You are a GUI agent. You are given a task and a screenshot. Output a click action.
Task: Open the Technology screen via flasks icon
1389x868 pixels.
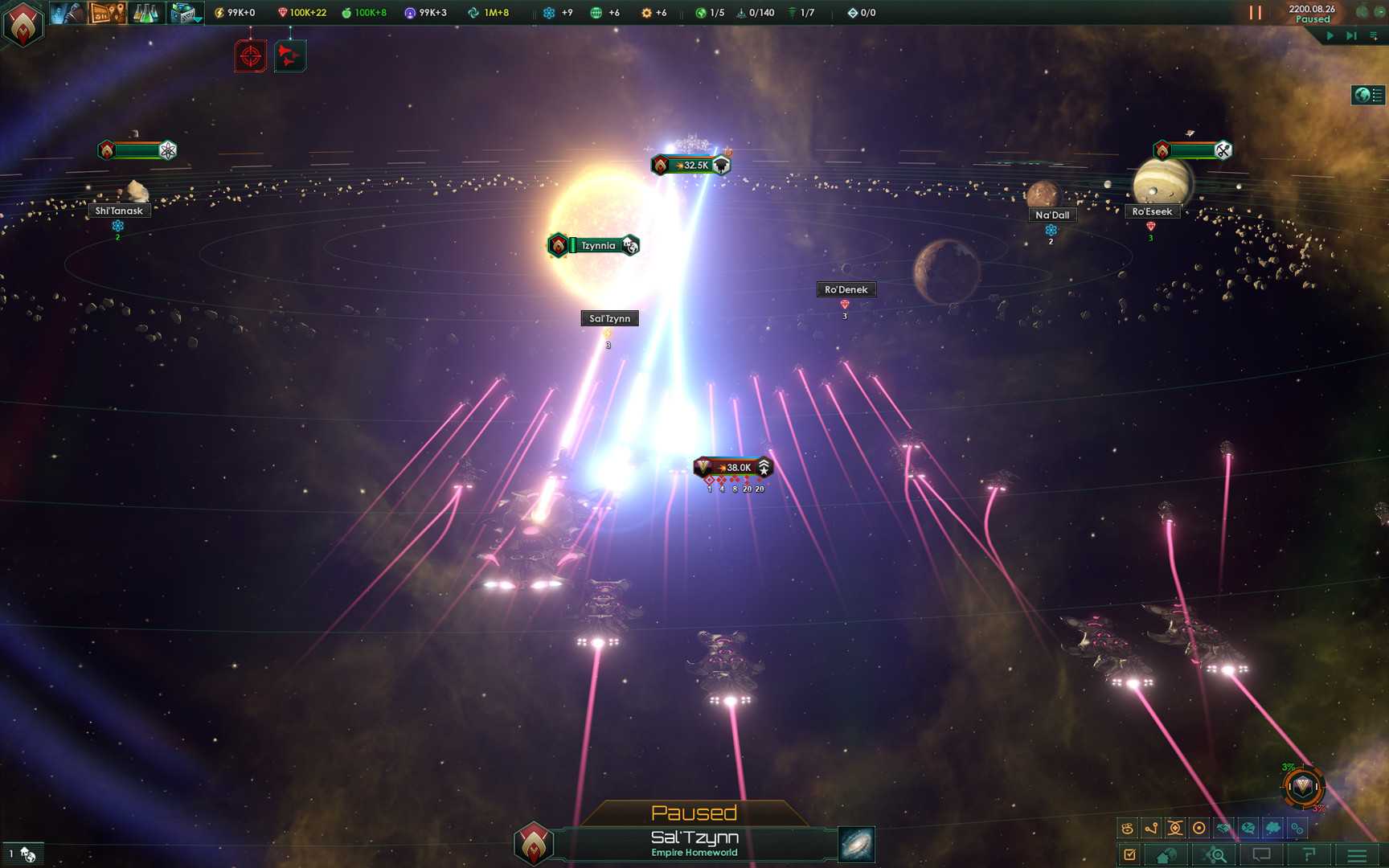pos(145,14)
